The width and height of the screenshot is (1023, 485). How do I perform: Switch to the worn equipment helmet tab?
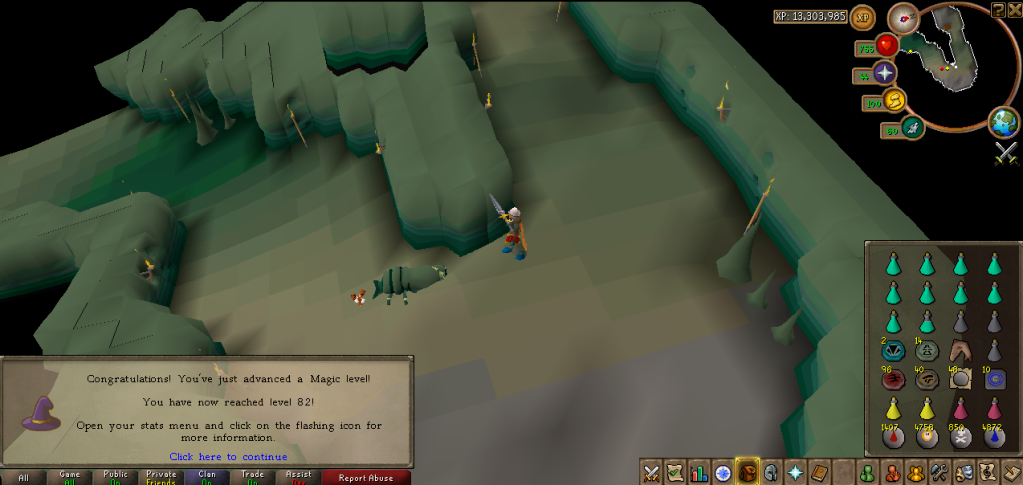tap(771, 472)
